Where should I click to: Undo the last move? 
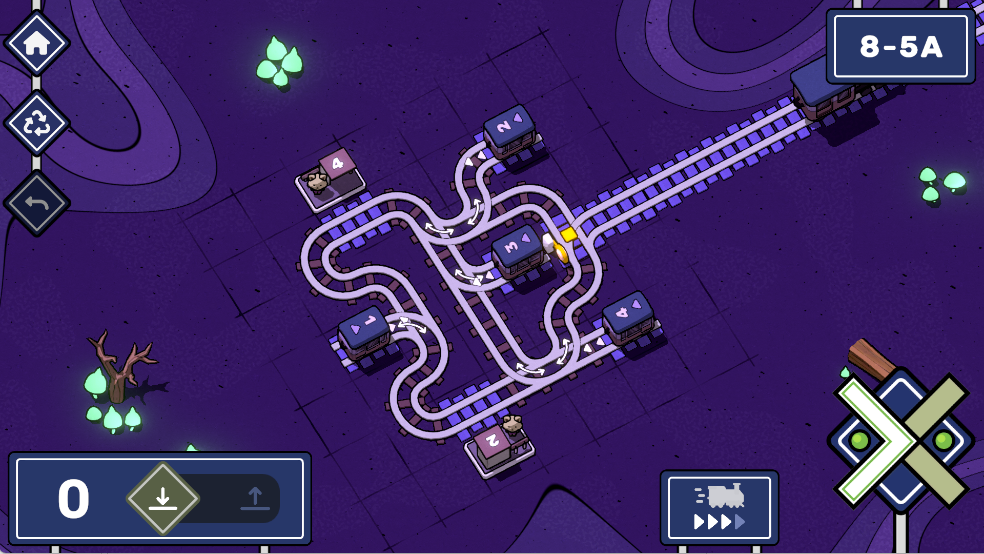click(x=37, y=203)
